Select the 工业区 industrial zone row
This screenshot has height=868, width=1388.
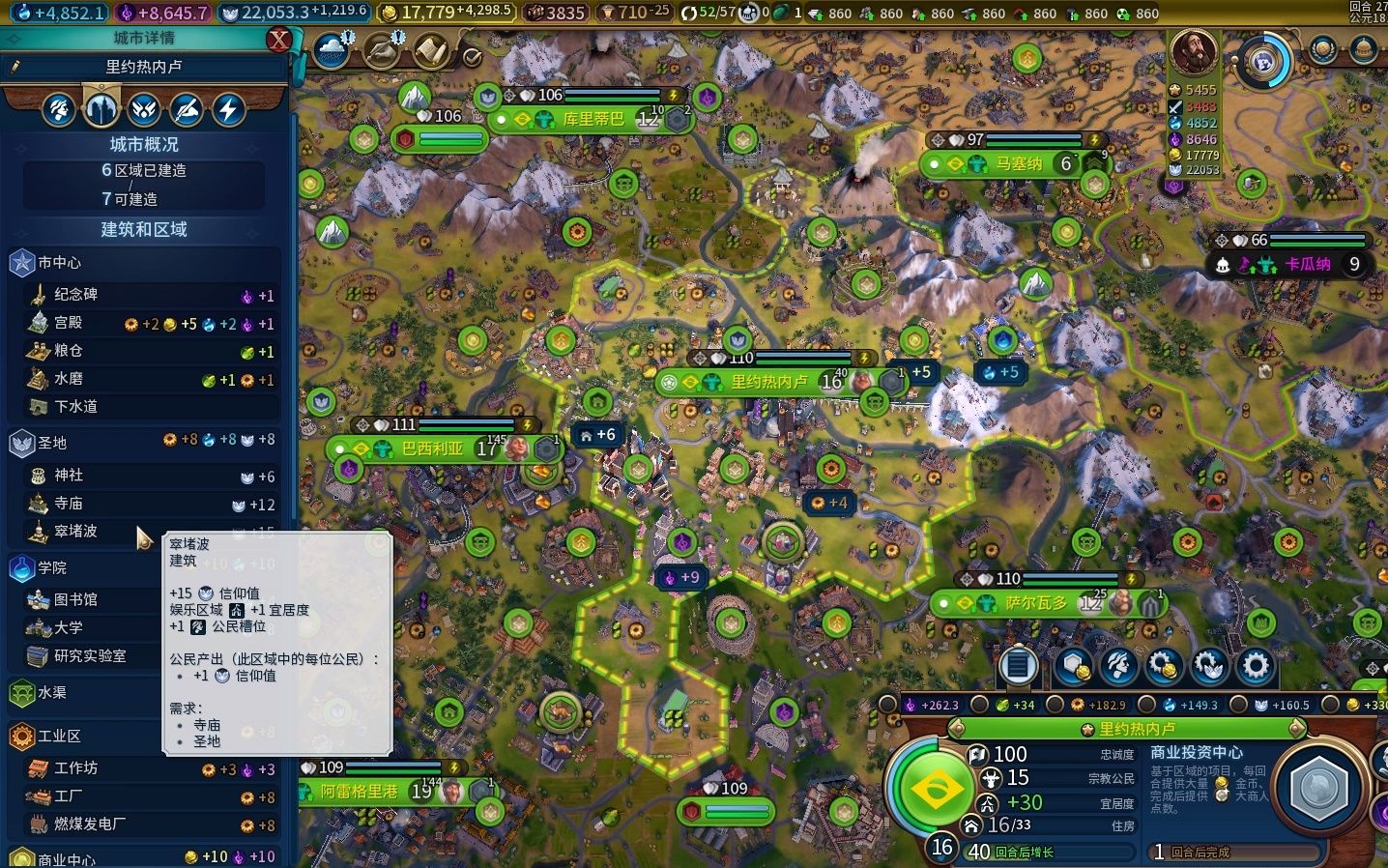coord(58,737)
